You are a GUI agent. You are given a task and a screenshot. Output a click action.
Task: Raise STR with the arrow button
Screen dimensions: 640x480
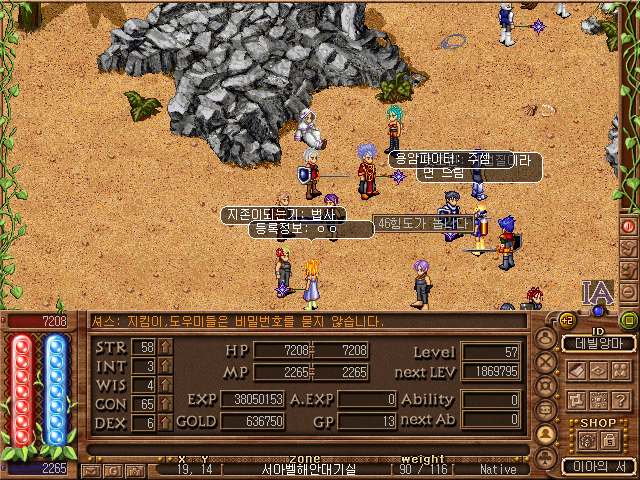(166, 347)
